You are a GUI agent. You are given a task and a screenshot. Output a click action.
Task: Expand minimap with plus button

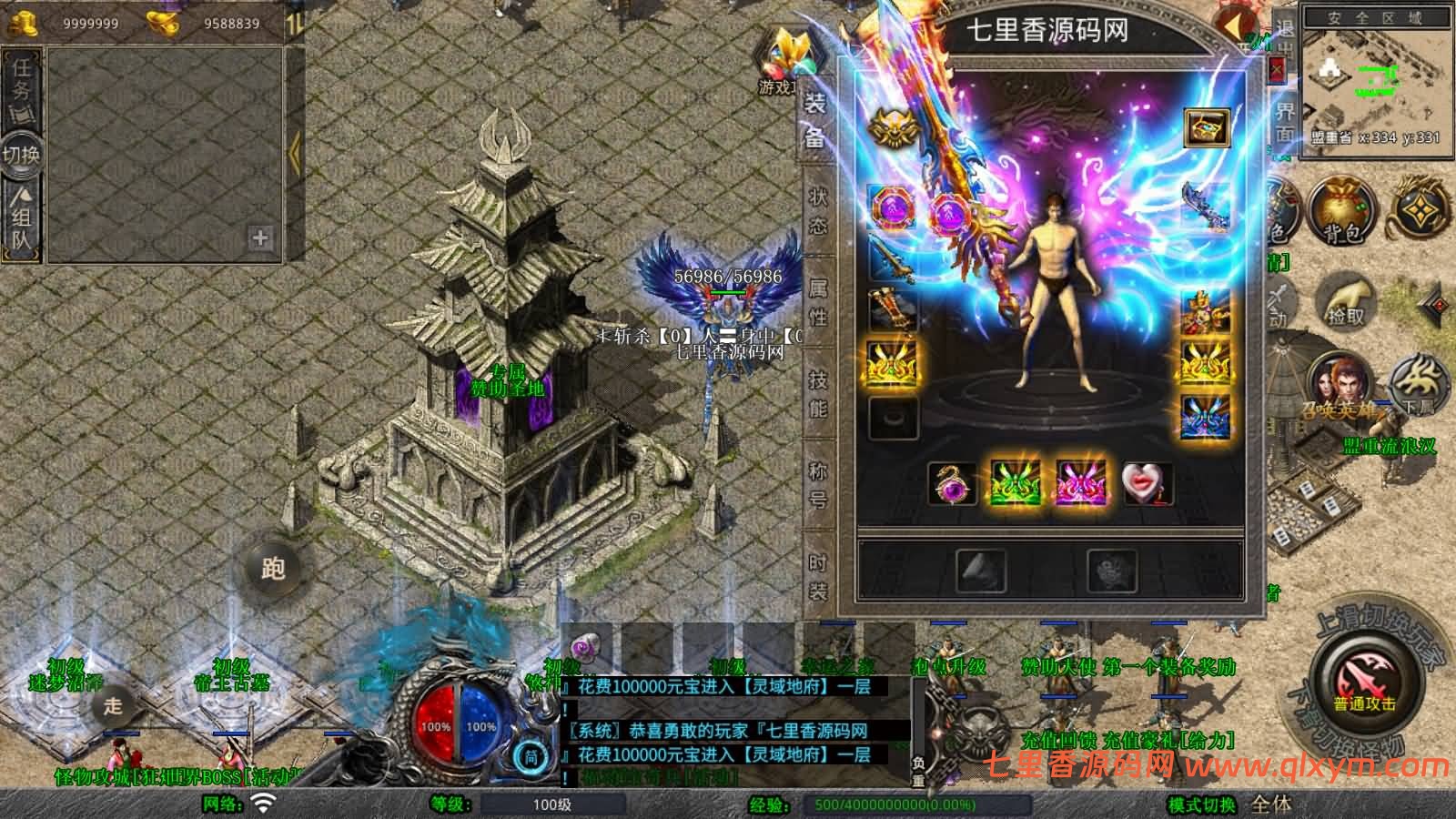pyautogui.click(x=259, y=240)
